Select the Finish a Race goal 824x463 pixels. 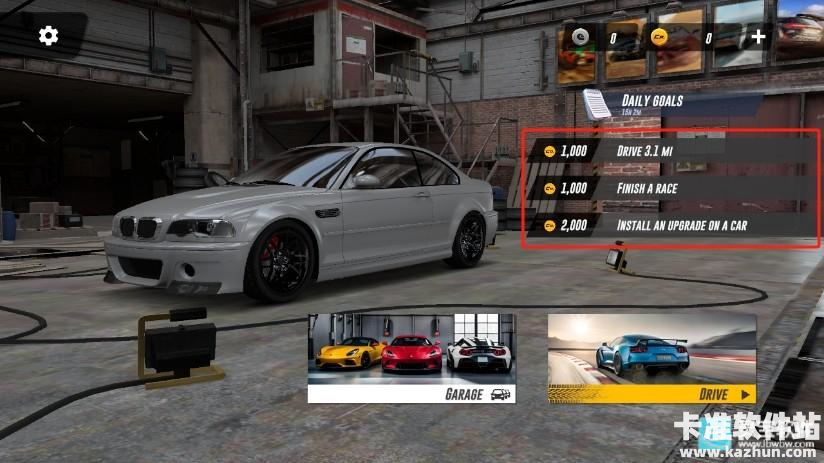[x=670, y=188]
